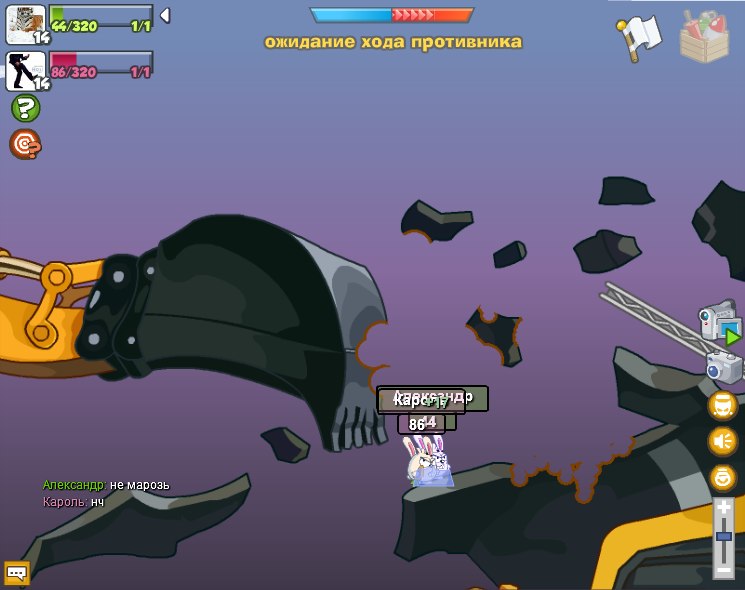Collapse player panel with white arrow
Screen dimensions: 745x590
click(x=165, y=16)
